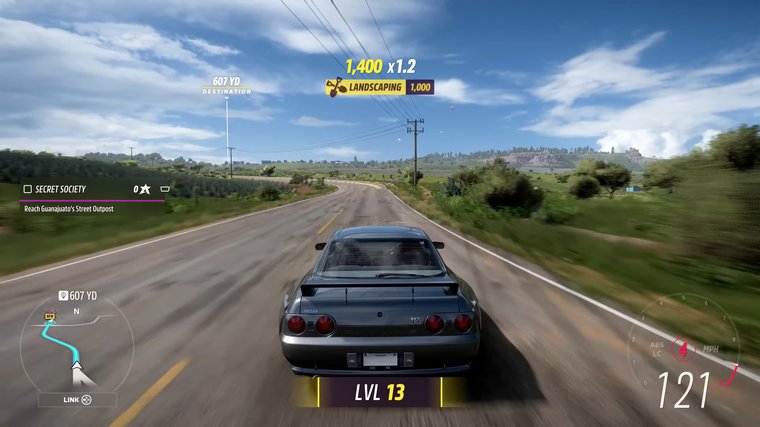Click the destination icon on the minimap route
This screenshot has height=427, width=760.
[48, 316]
